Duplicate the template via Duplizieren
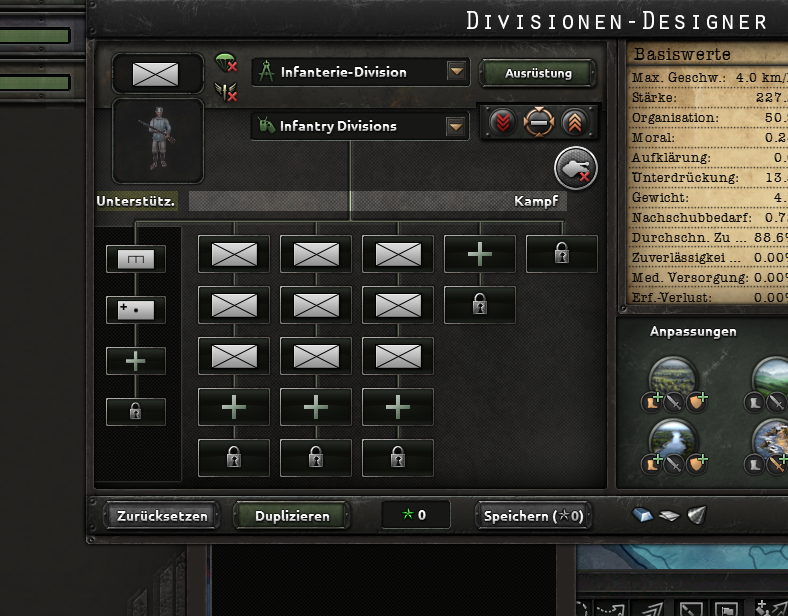Screen dimensions: 788x616 click(x=292, y=516)
